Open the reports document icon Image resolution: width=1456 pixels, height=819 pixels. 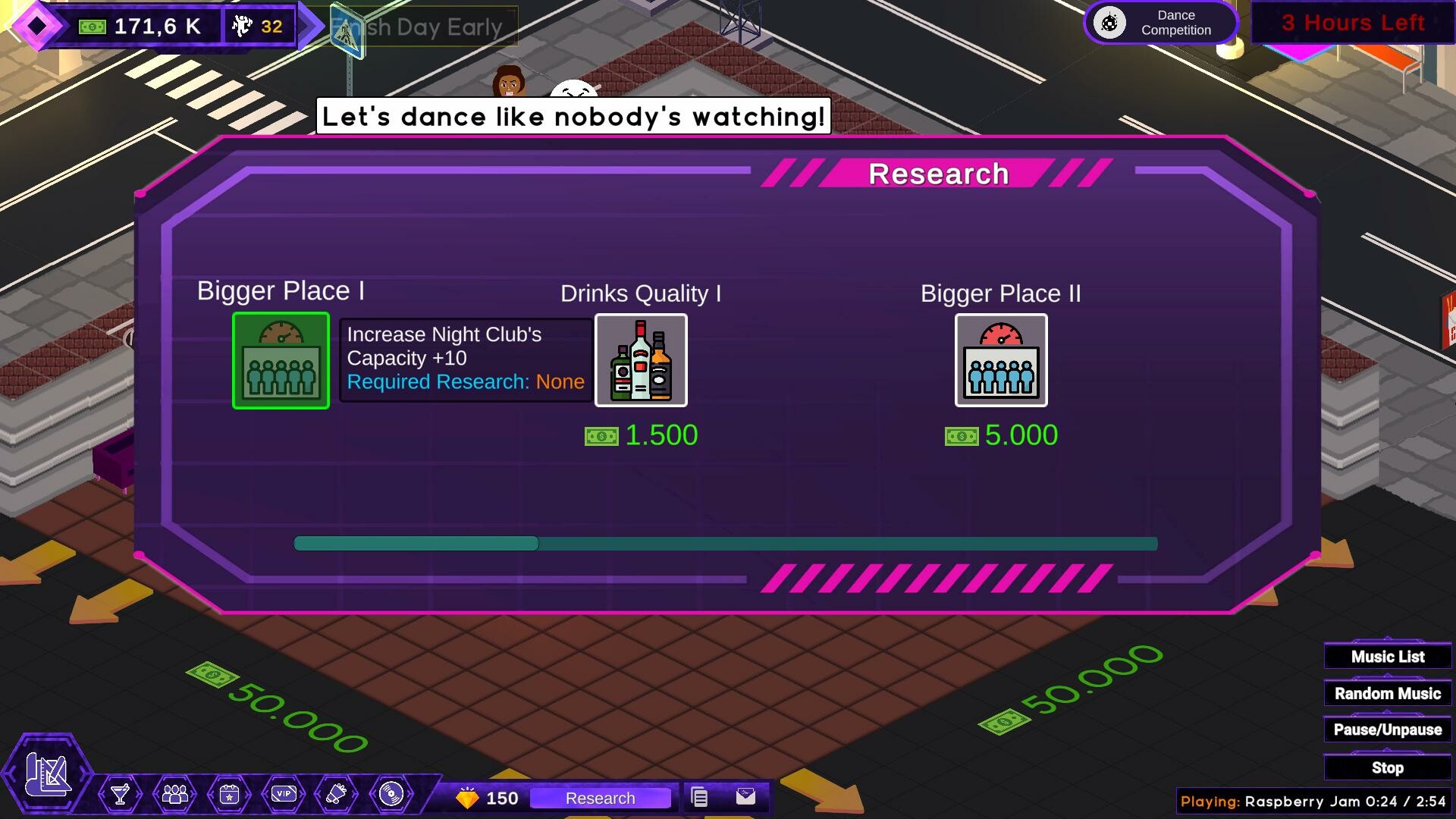[698, 797]
